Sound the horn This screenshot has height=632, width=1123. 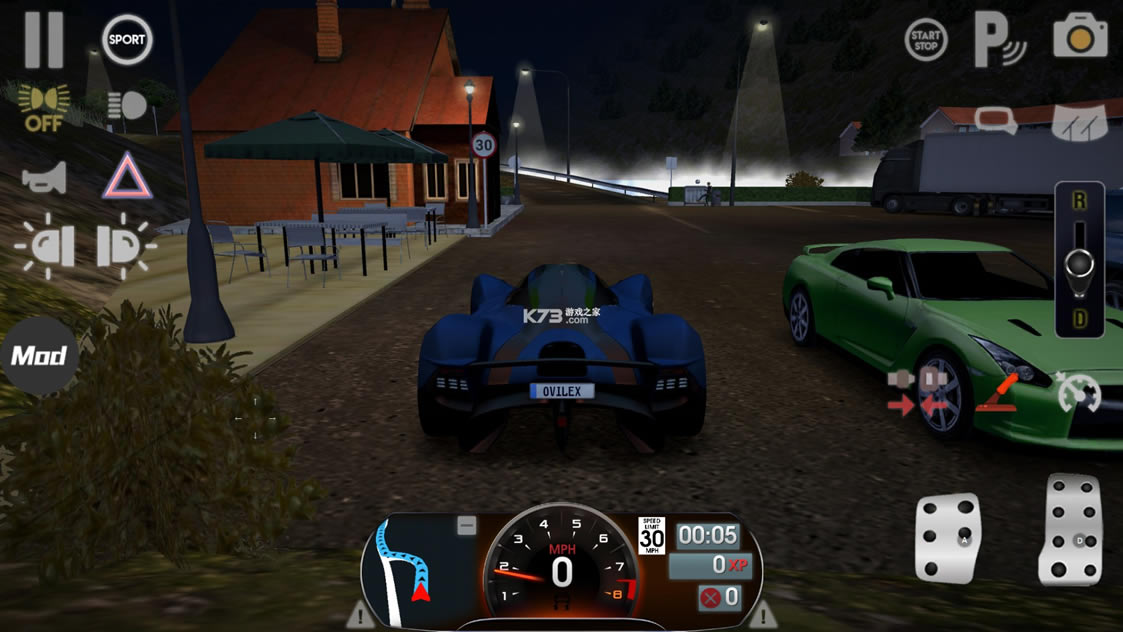coord(45,178)
